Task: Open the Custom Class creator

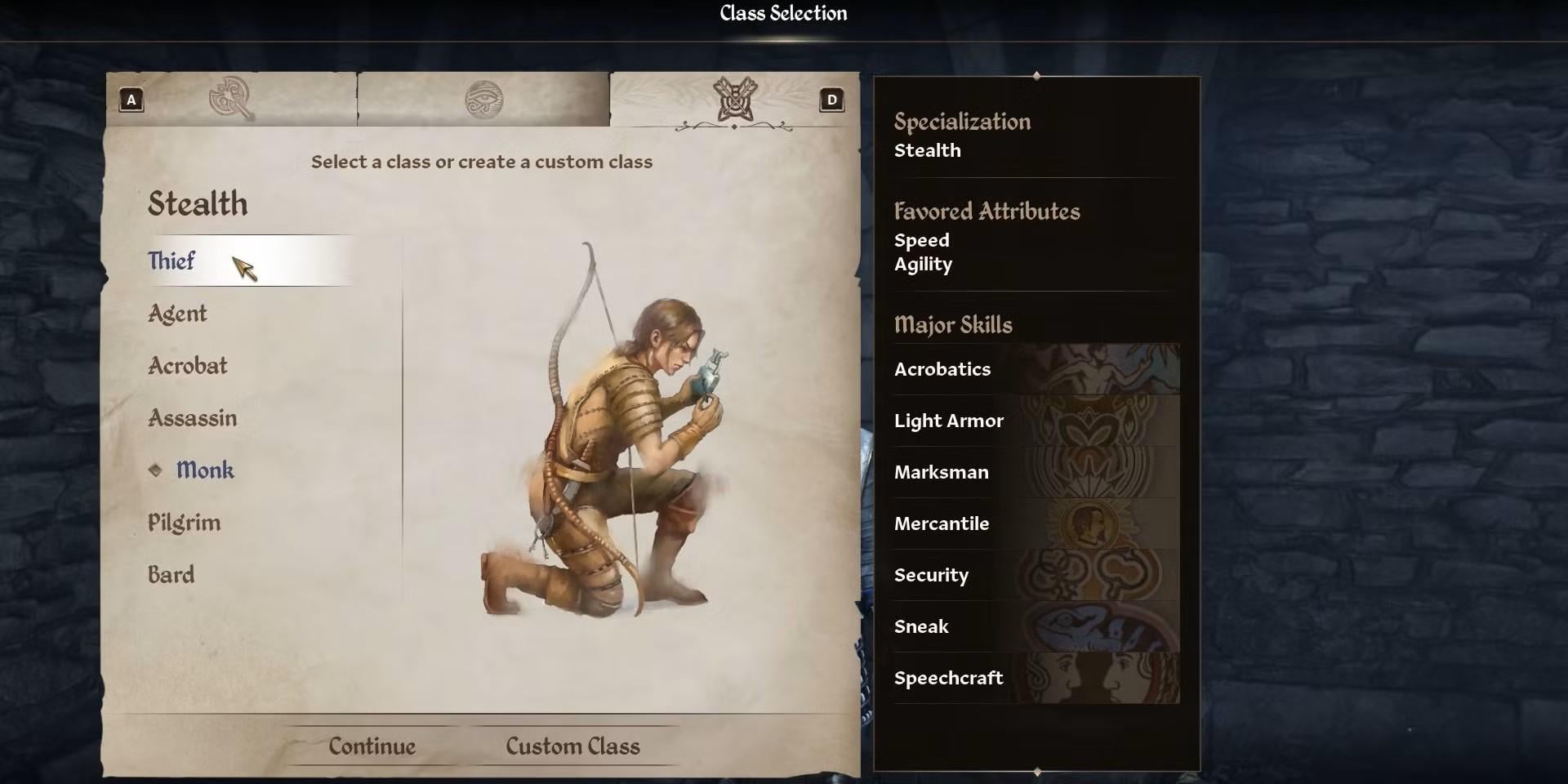Action: [572, 746]
